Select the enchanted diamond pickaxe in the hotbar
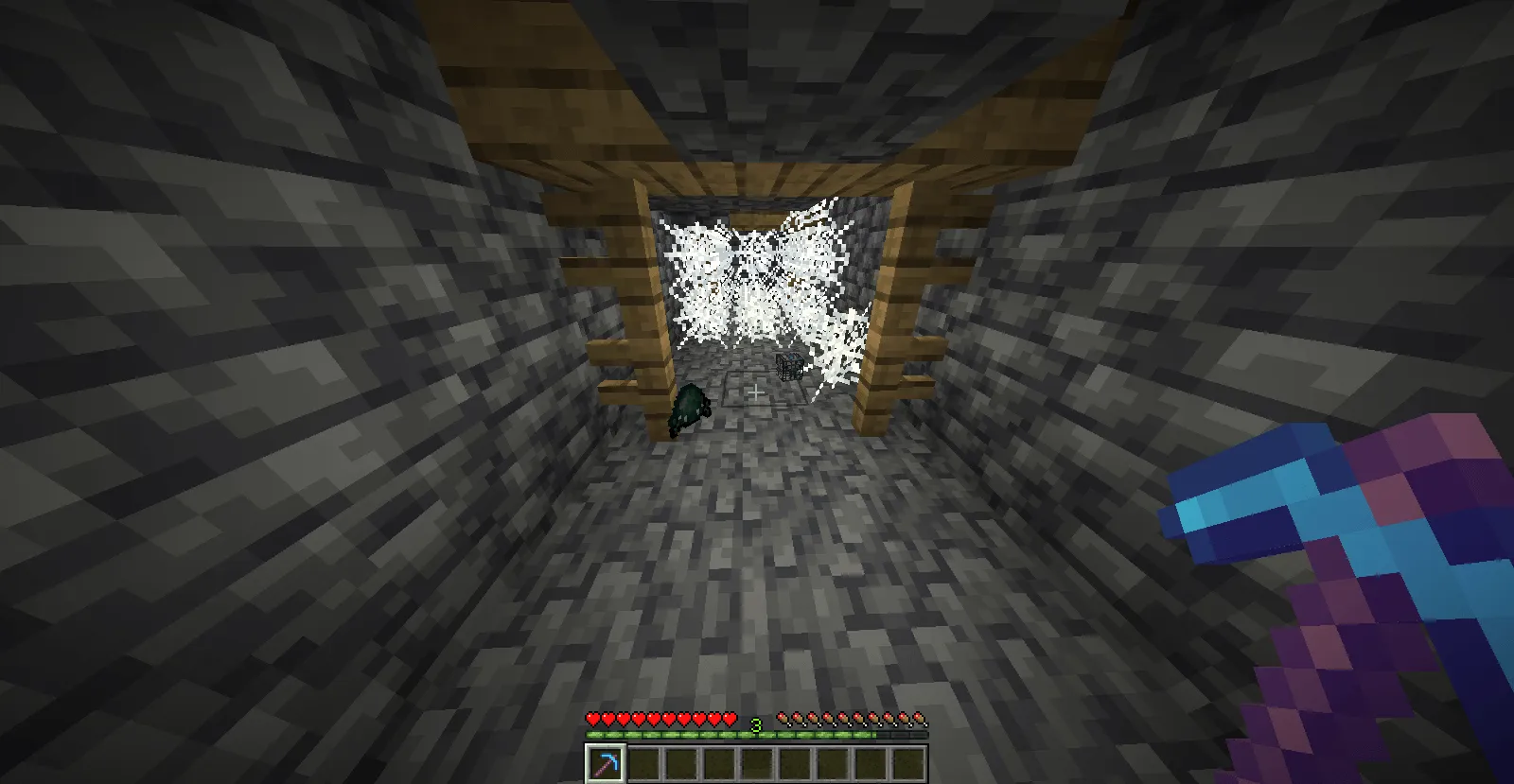1514x784 pixels. (x=604, y=760)
